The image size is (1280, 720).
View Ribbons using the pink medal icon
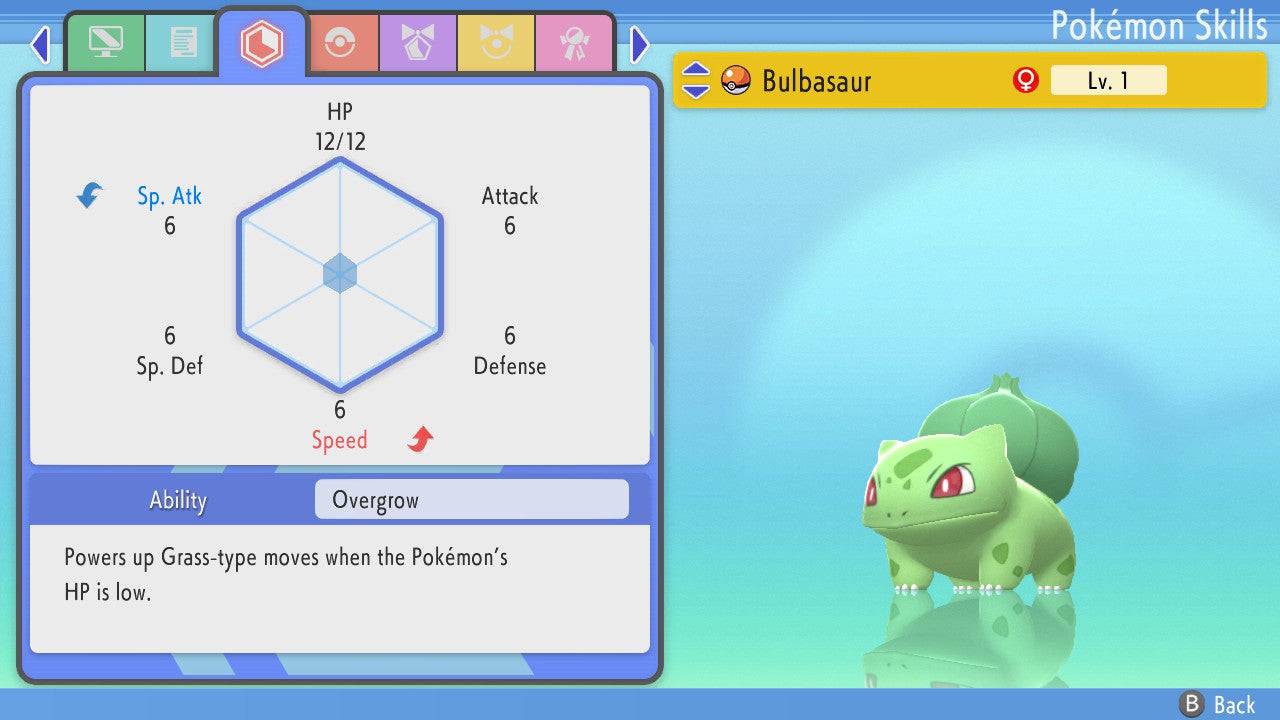pos(575,42)
